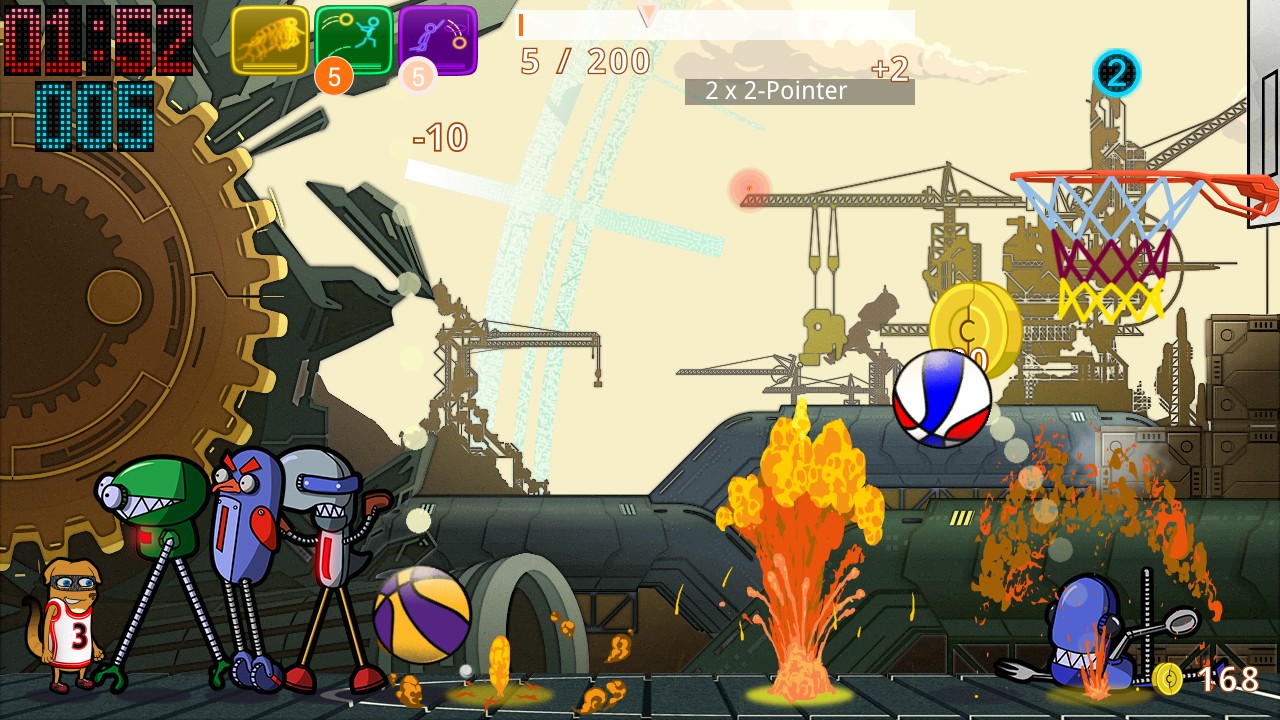Trigger the purple slam-dunk power-up
This screenshot has width=1280, height=720.
pos(438,40)
